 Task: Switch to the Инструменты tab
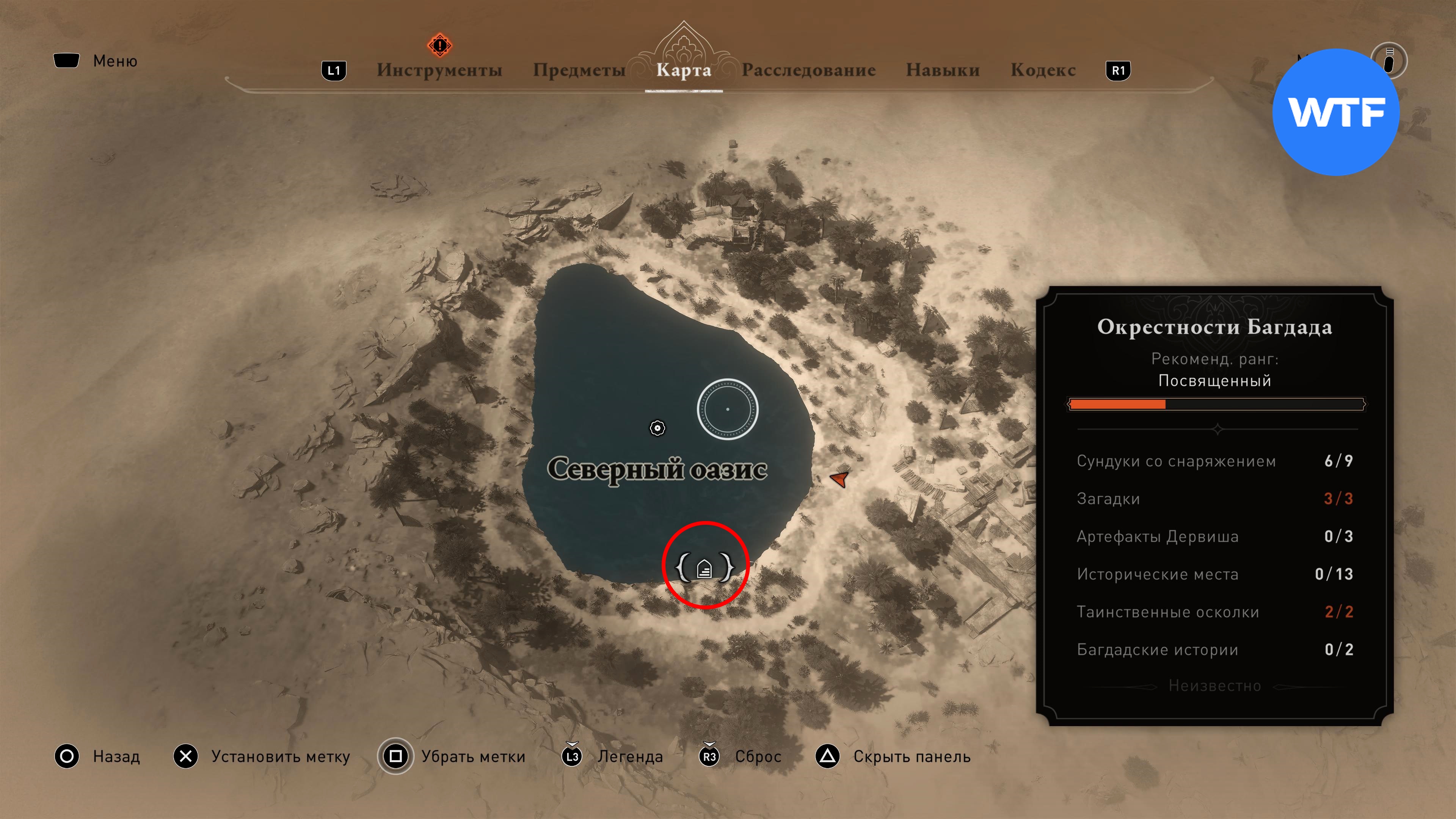tap(439, 70)
